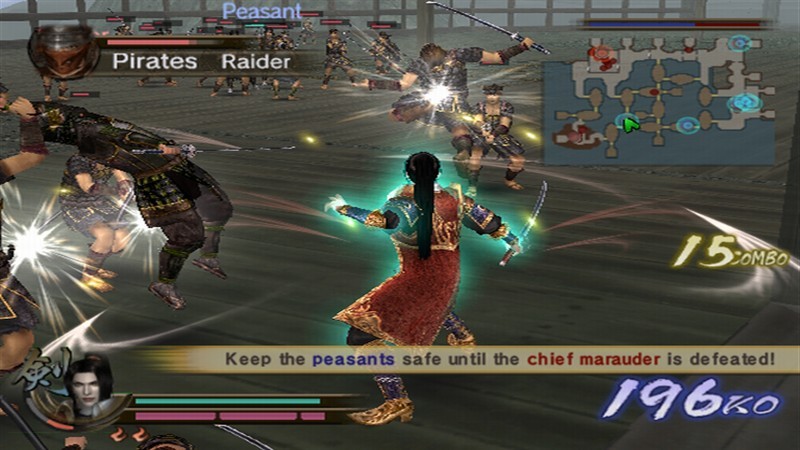This screenshot has width=800, height=450.
Task: Read the peasants objective message banner
Action: coord(500,358)
